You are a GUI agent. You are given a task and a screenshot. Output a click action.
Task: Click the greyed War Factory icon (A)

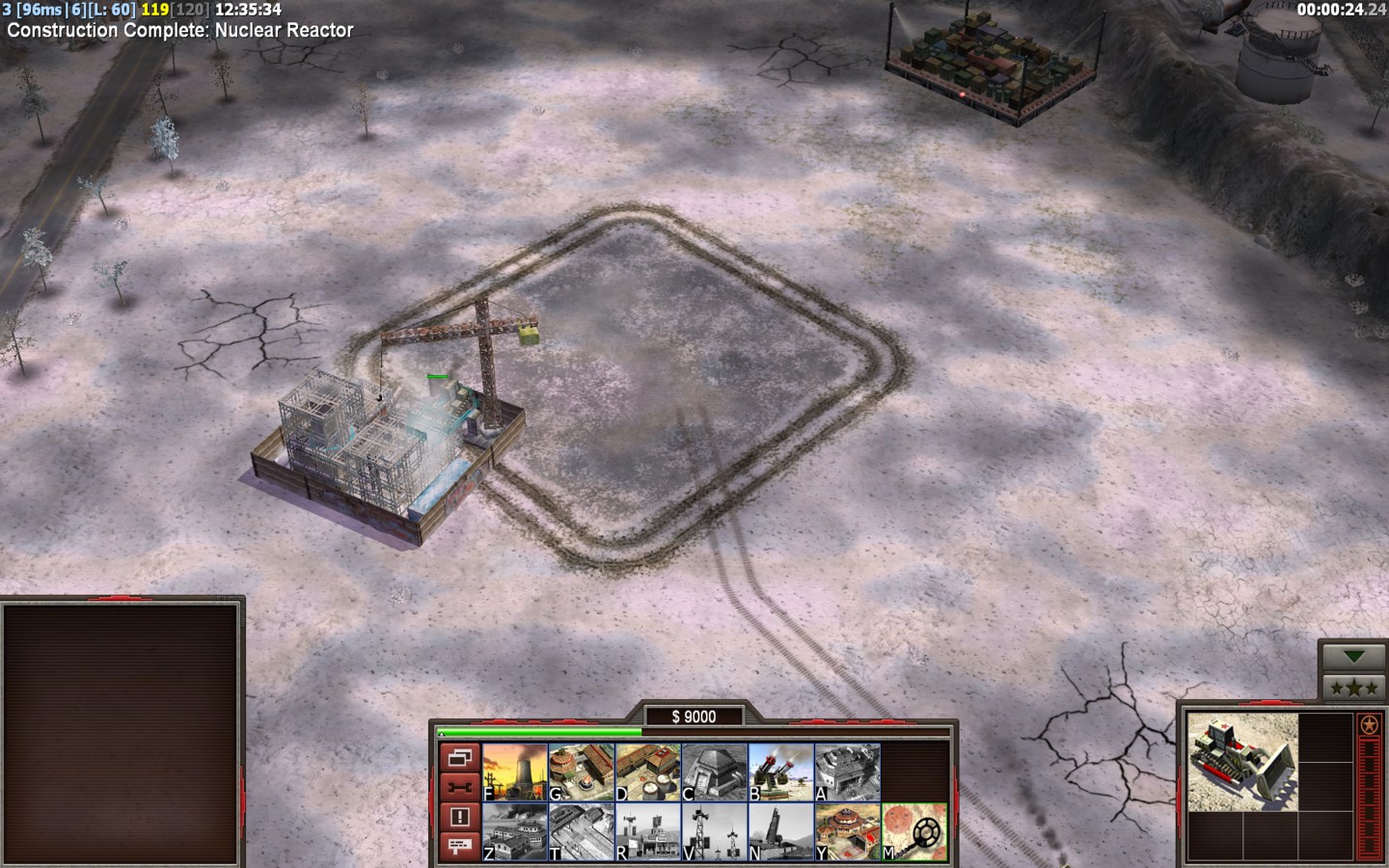(x=848, y=773)
